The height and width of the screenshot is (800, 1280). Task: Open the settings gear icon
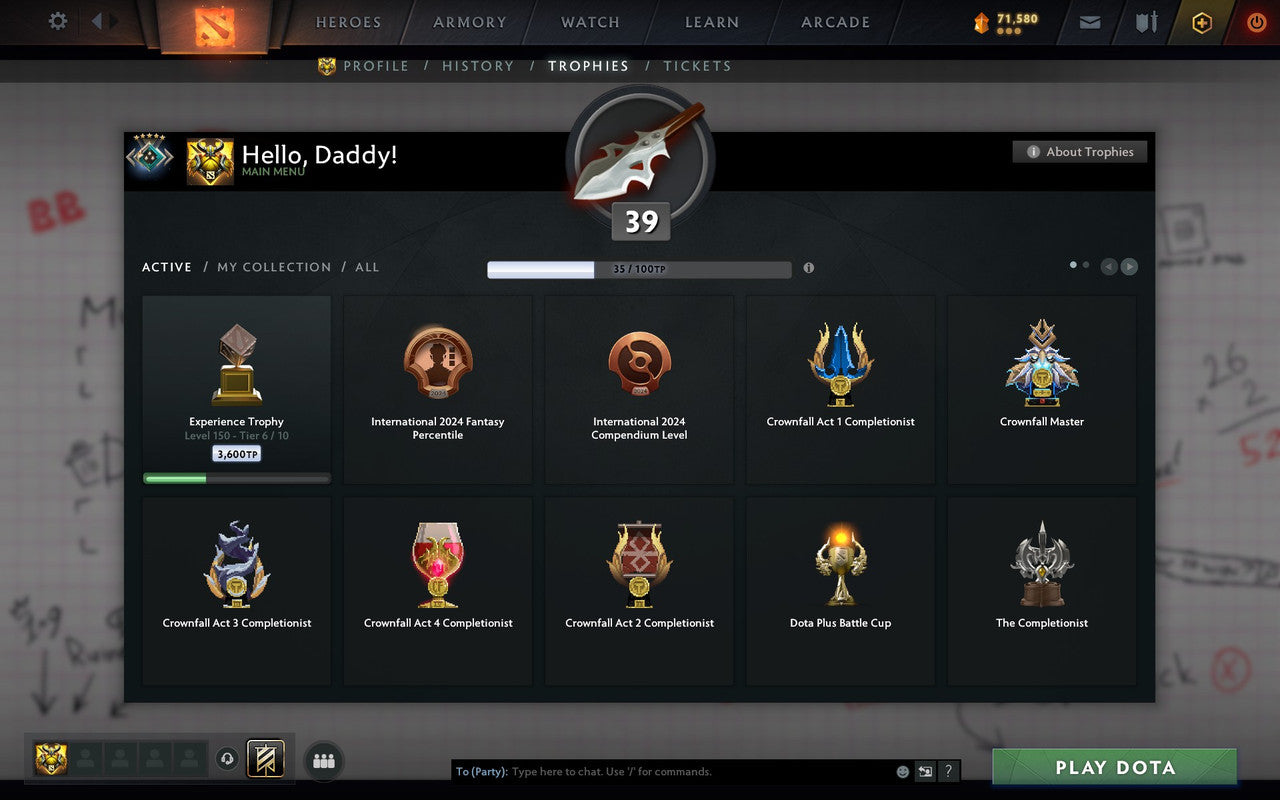[x=57, y=21]
